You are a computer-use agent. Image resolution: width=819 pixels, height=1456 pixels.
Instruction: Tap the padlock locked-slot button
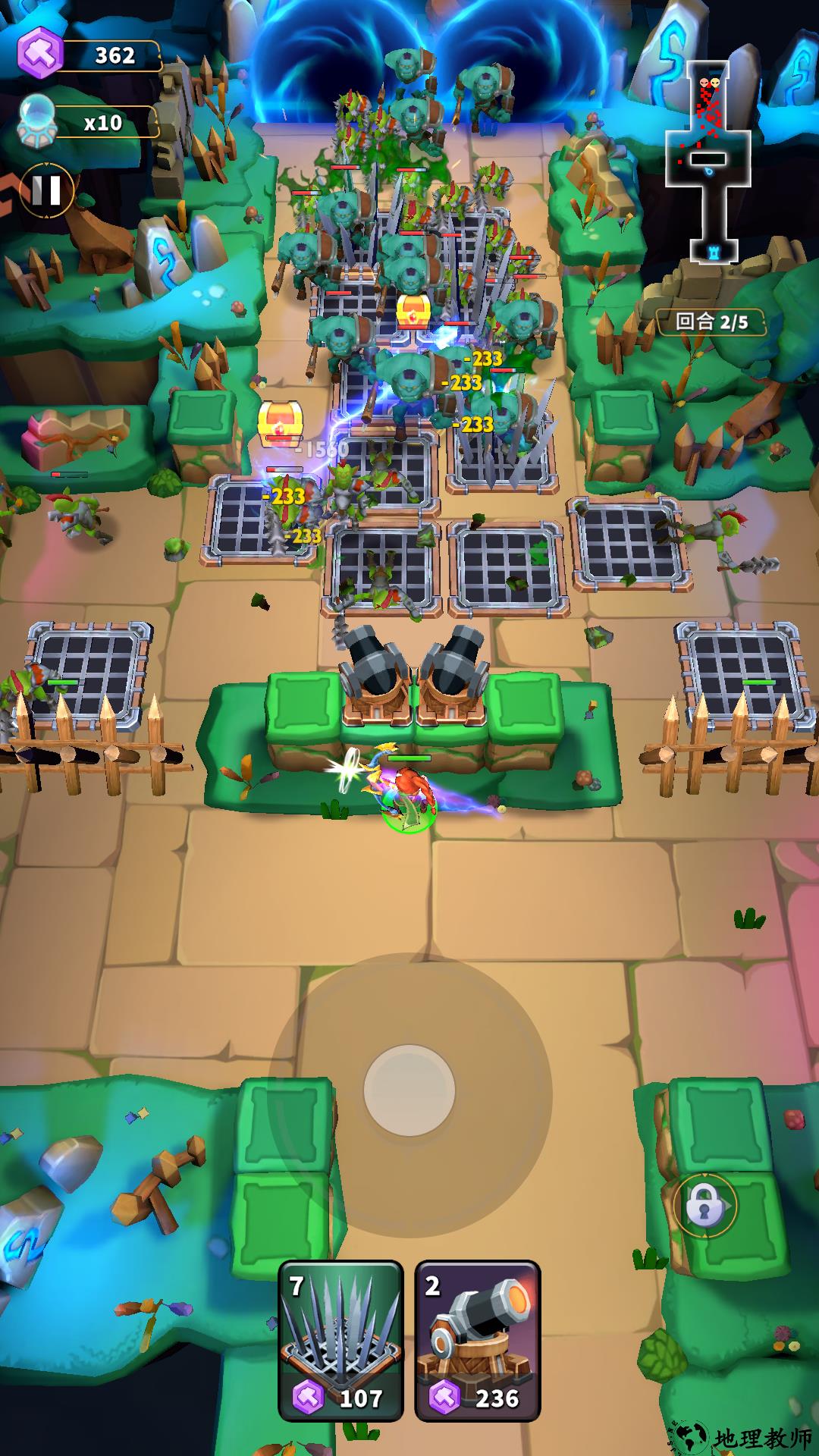(x=704, y=1205)
